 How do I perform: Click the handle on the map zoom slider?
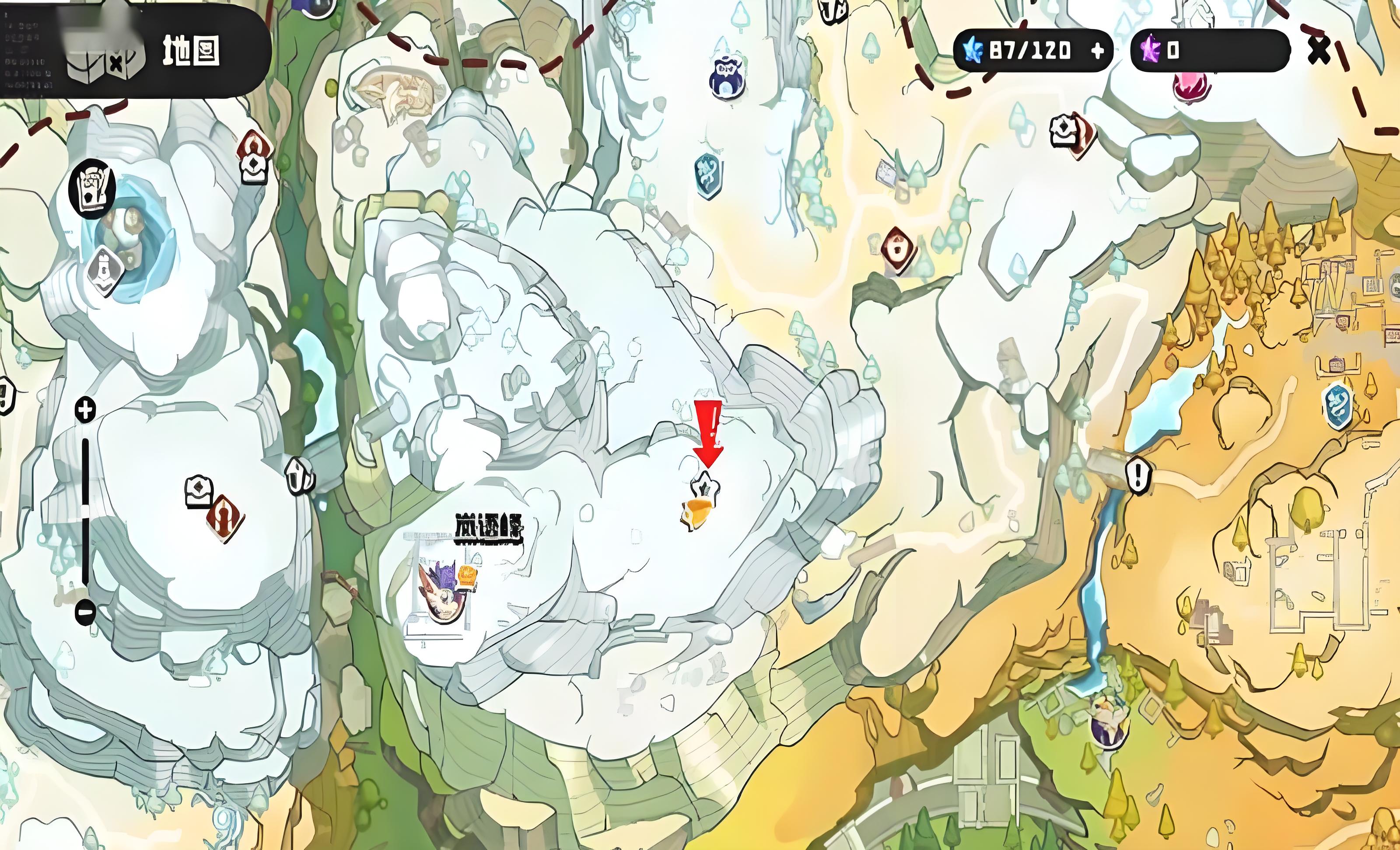click(x=85, y=510)
